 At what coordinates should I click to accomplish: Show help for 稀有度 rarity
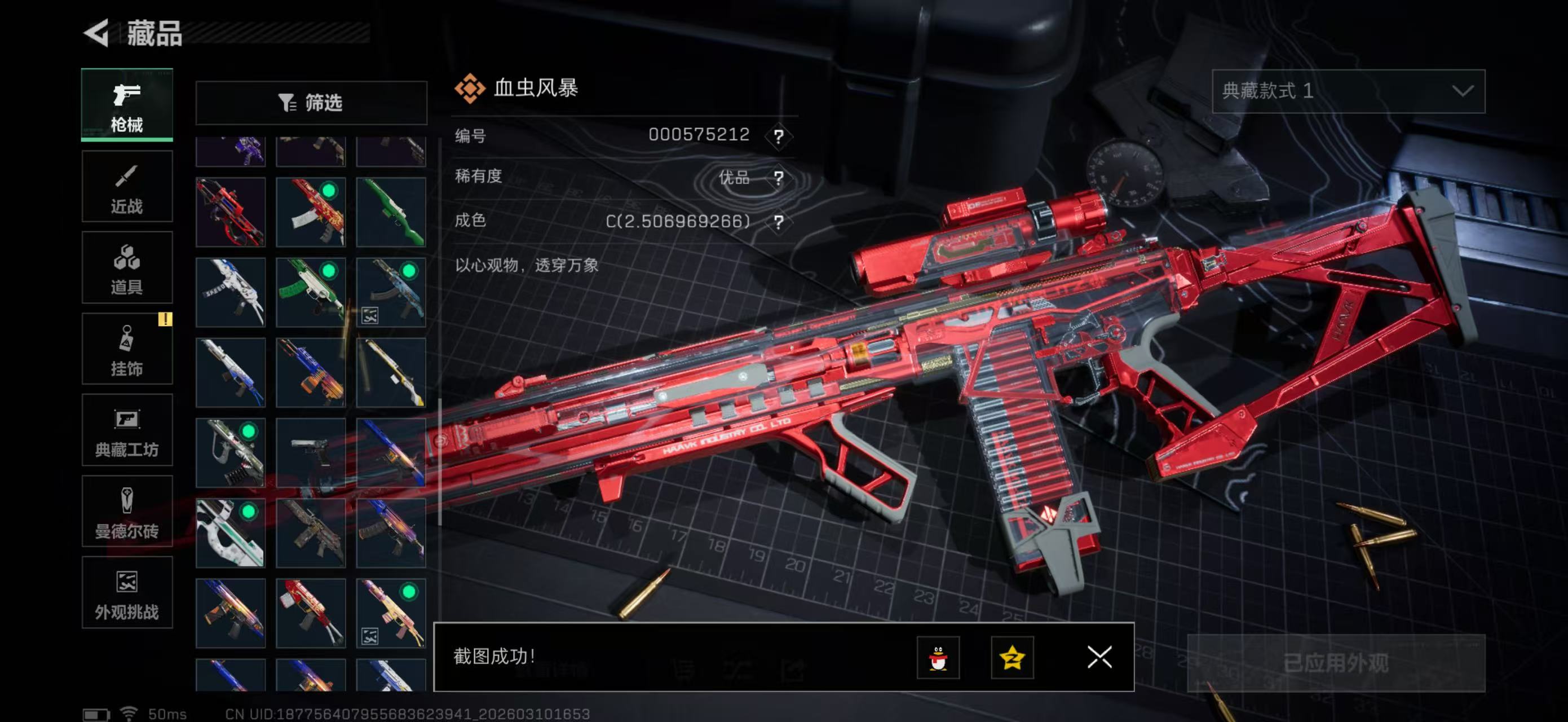[x=778, y=178]
